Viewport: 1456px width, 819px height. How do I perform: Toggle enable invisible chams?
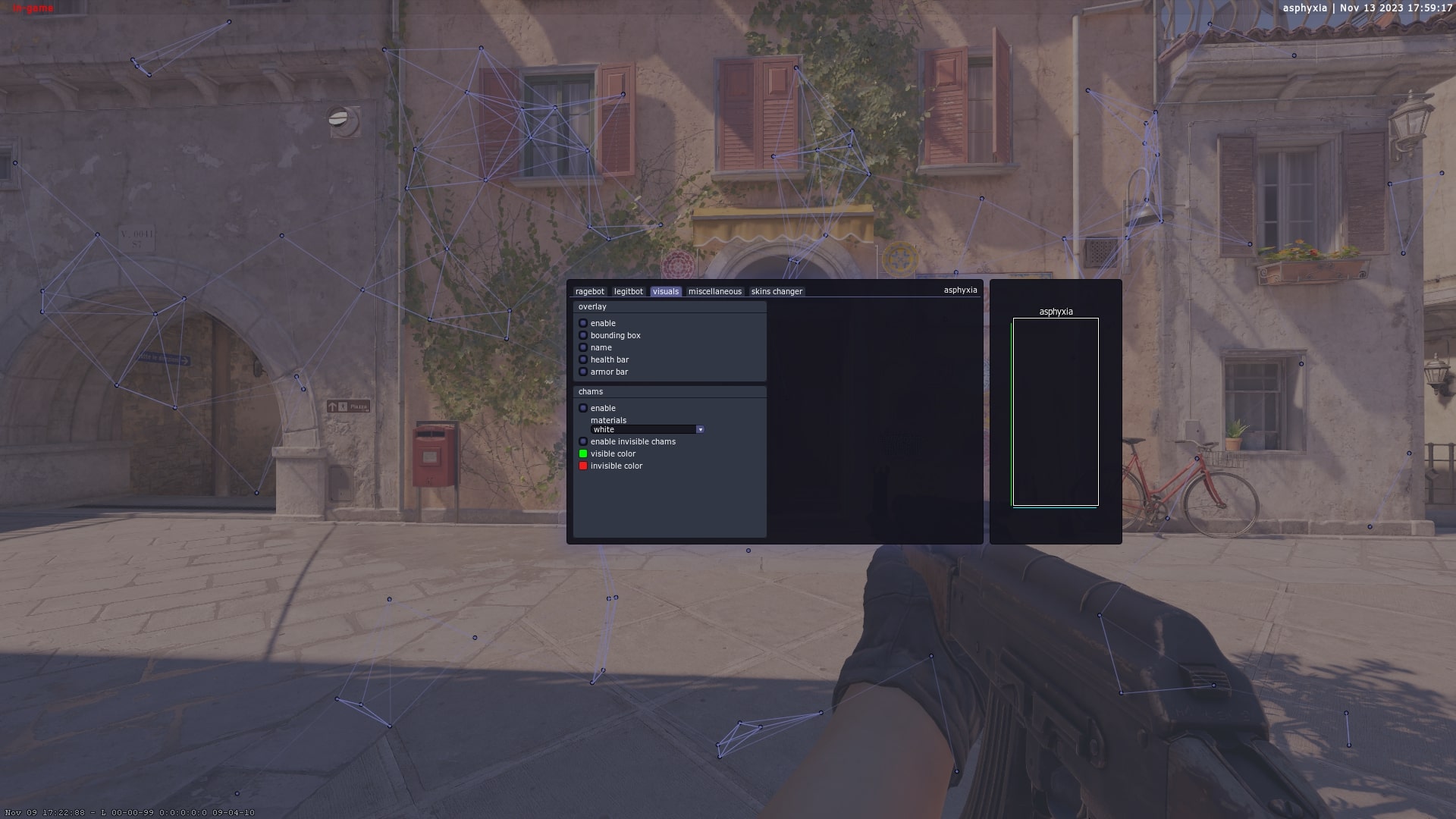click(583, 441)
